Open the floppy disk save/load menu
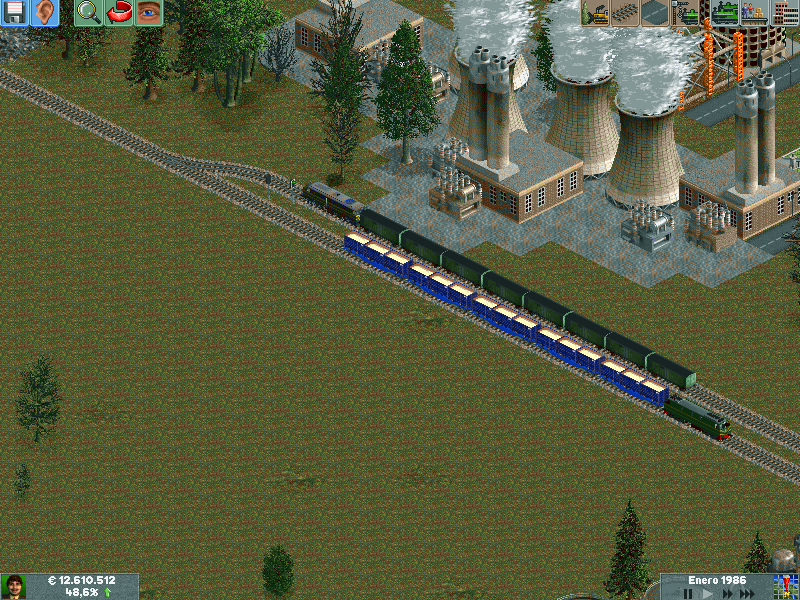 (15, 13)
